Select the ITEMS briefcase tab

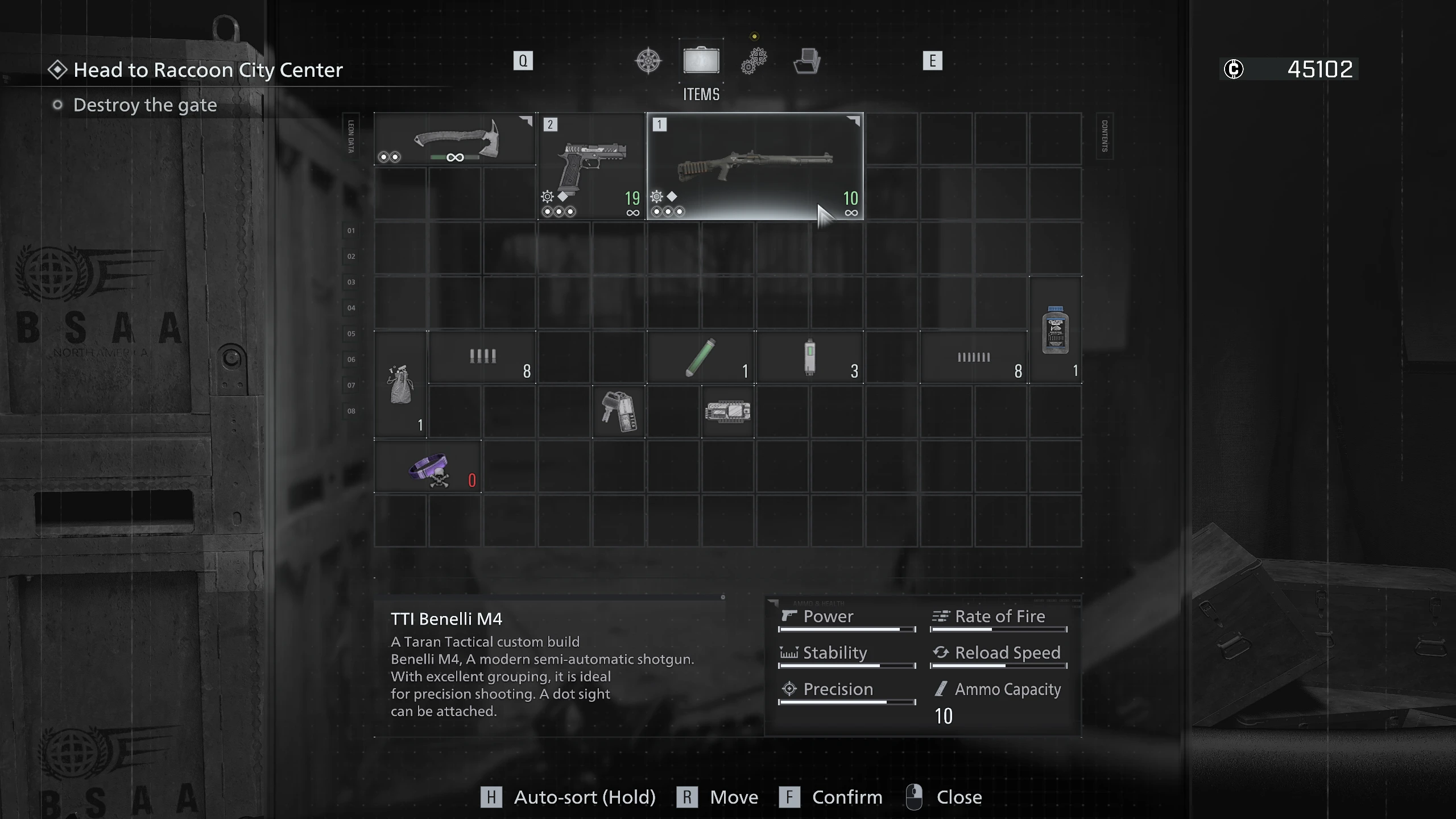(701, 61)
